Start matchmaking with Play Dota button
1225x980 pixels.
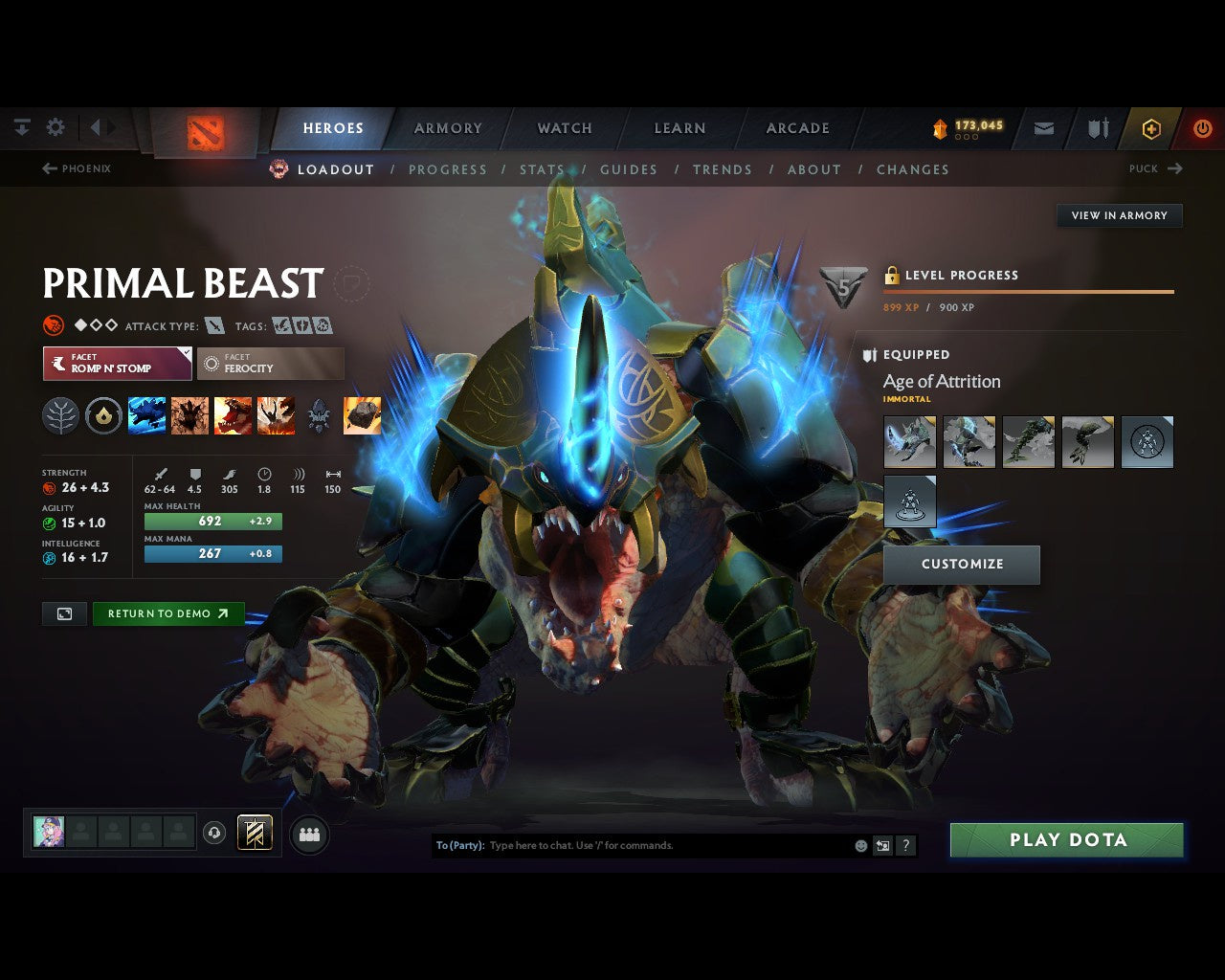tap(1067, 840)
